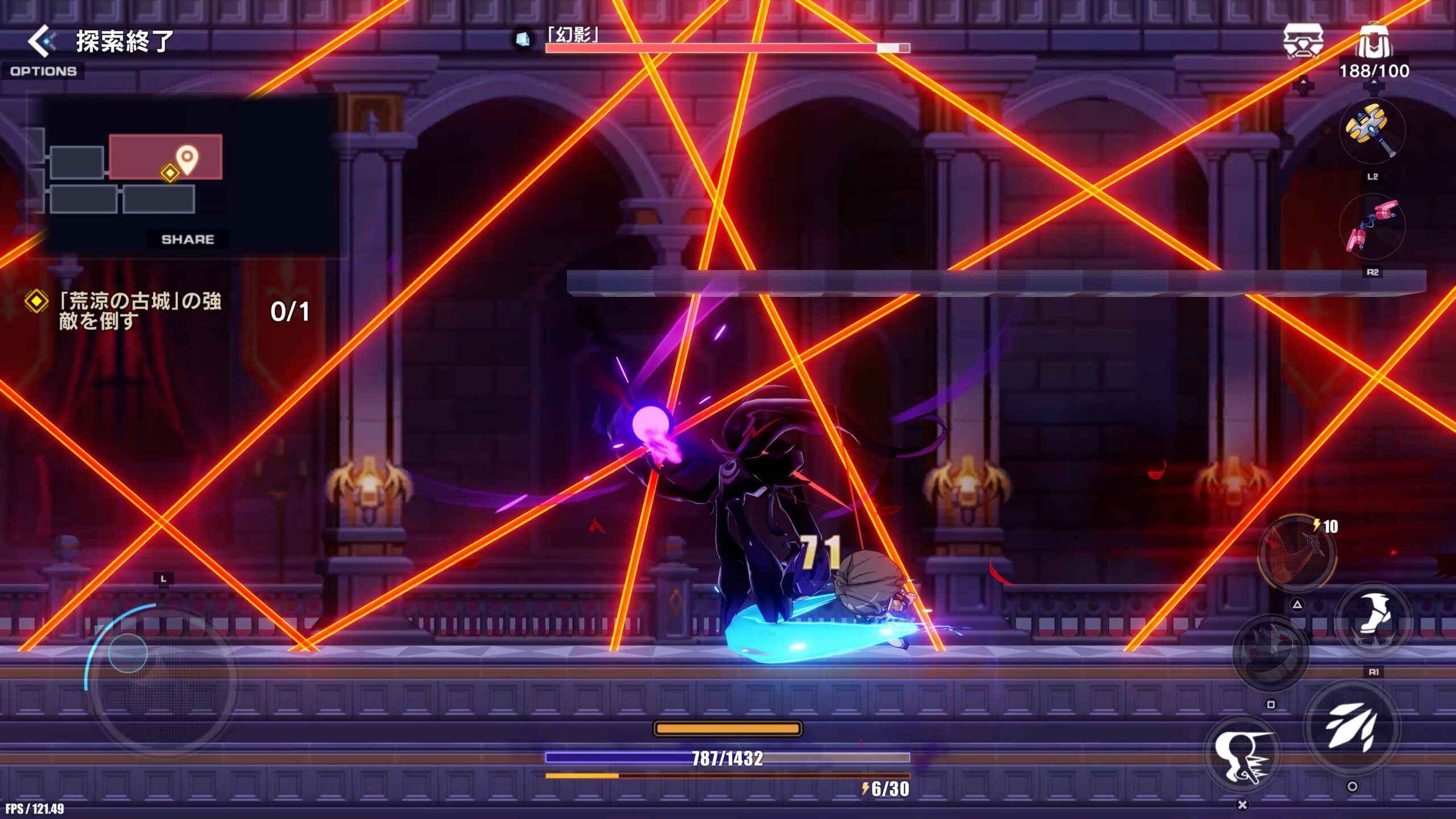
Task: Open the backpack inventory icon
Action: point(1375,42)
